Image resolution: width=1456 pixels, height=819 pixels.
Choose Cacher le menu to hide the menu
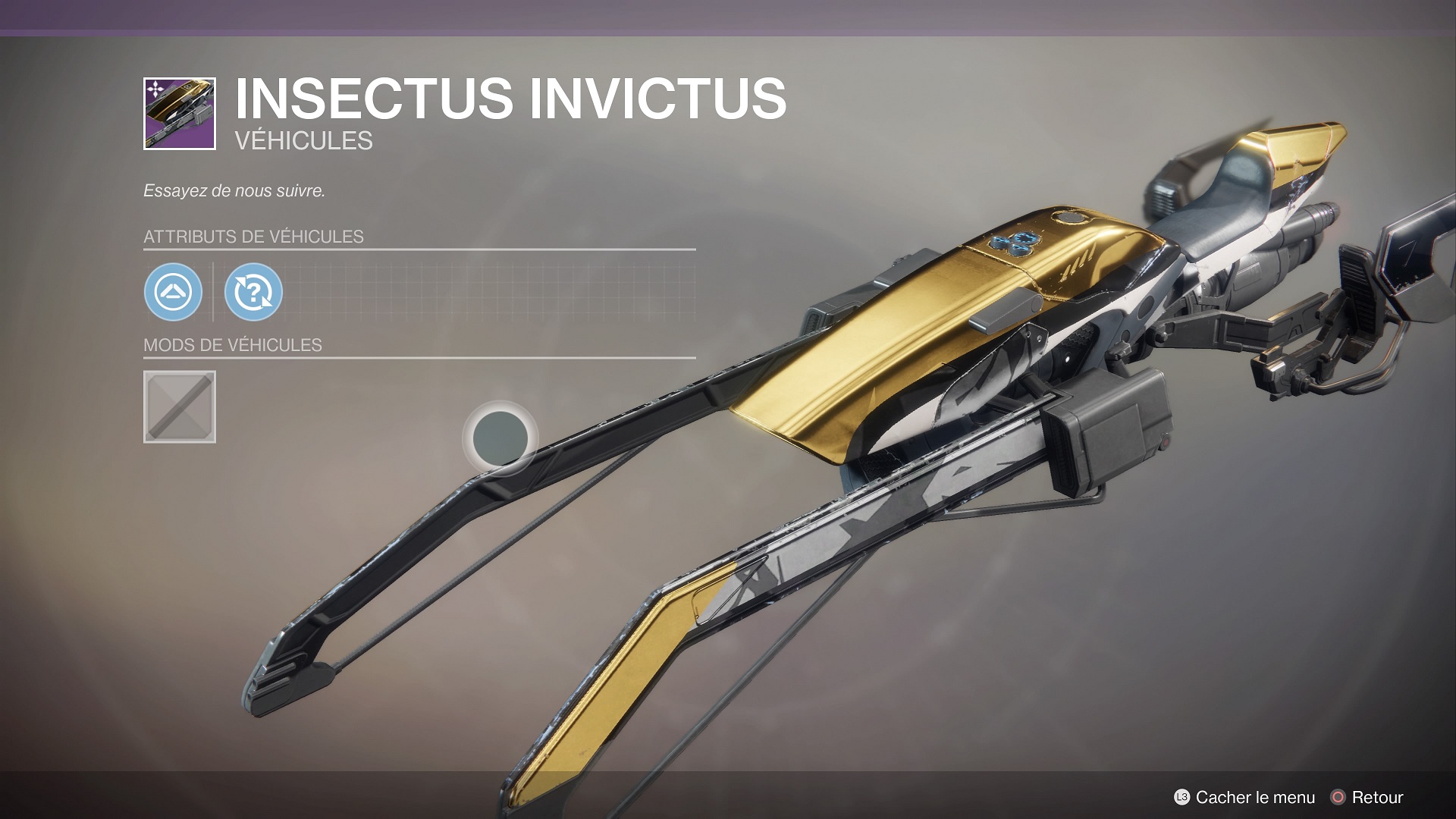coord(1244,797)
